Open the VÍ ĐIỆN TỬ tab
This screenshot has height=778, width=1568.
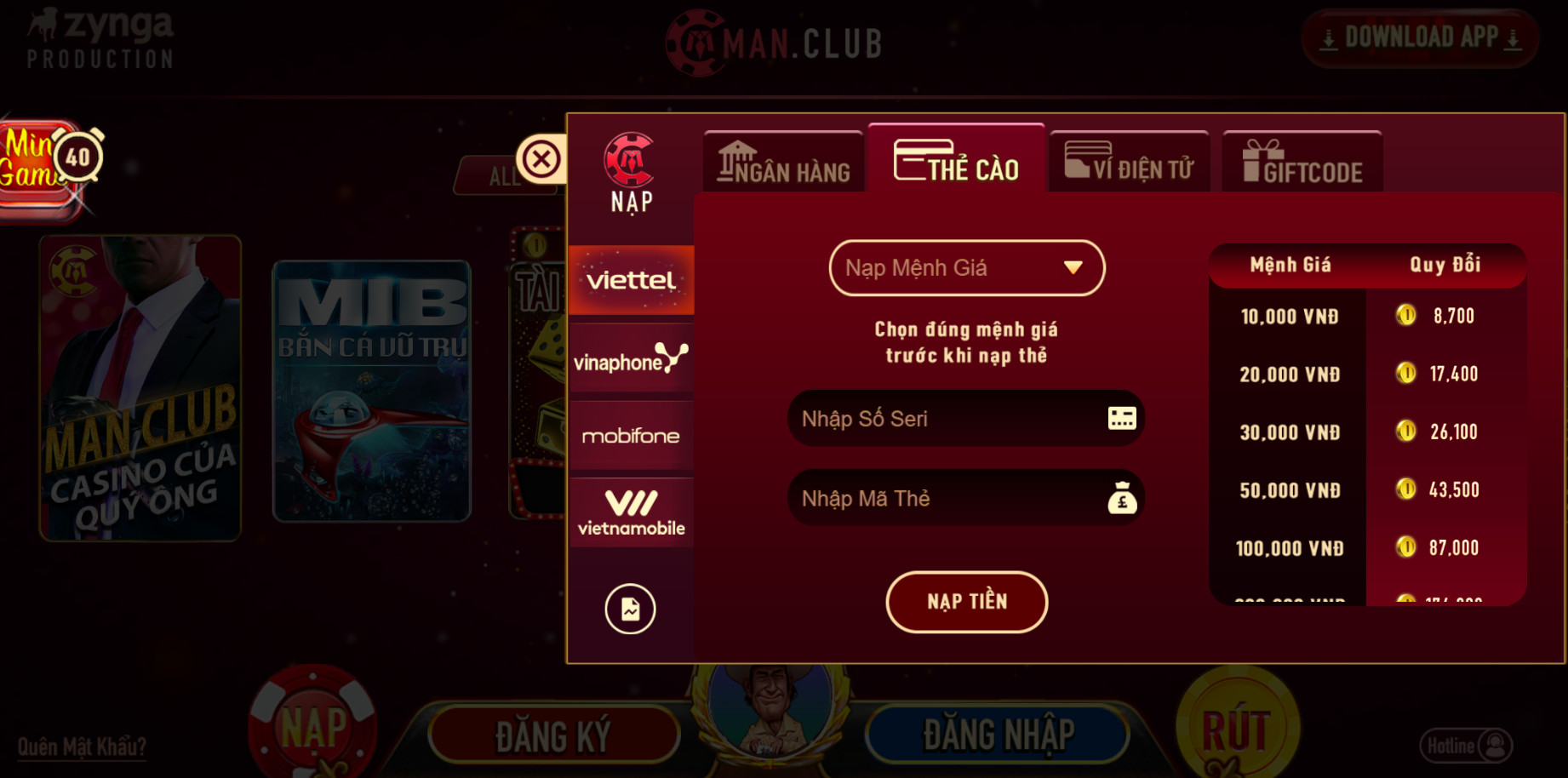(1129, 163)
